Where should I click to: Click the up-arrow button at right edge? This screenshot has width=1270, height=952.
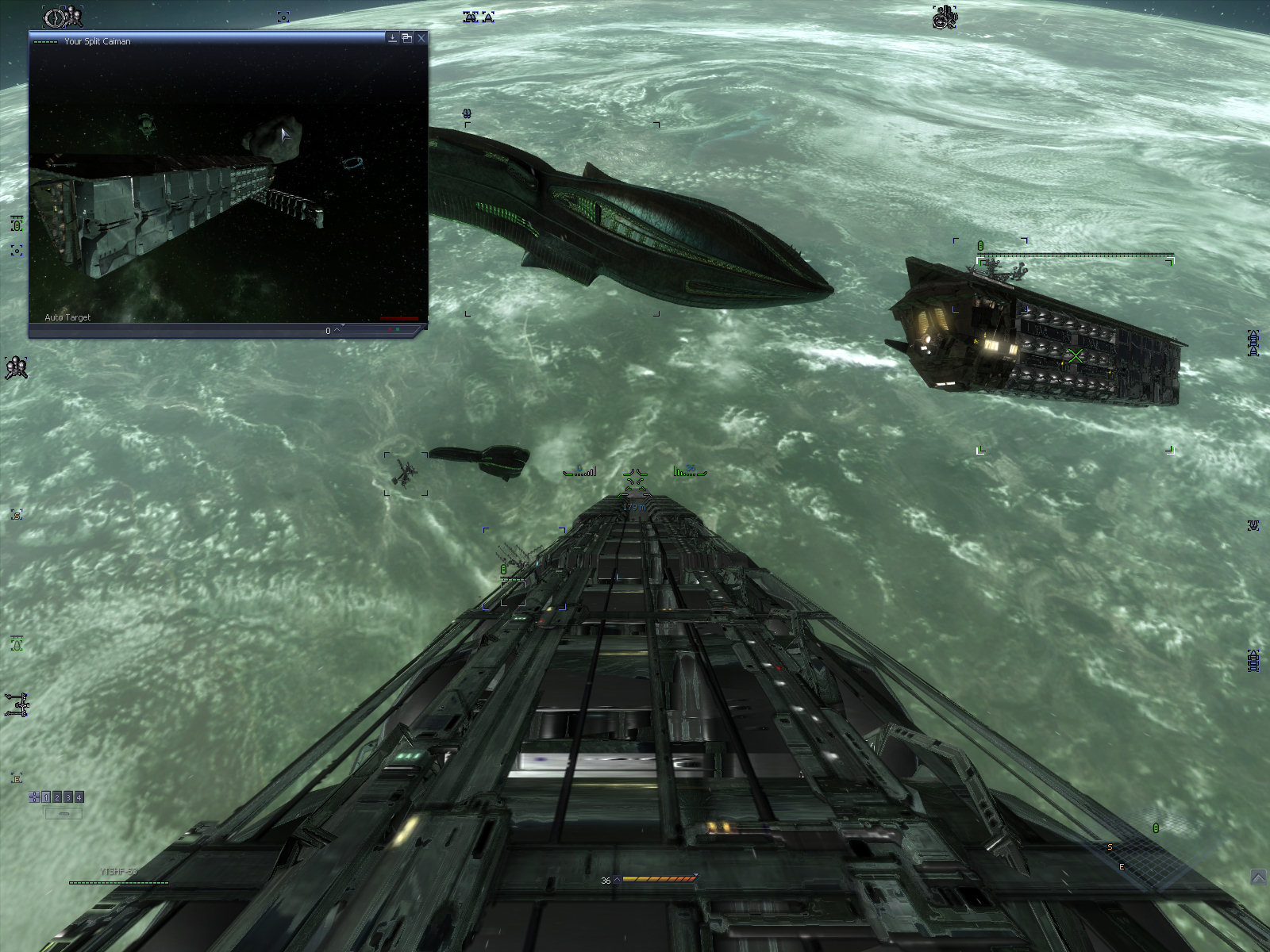click(1258, 877)
